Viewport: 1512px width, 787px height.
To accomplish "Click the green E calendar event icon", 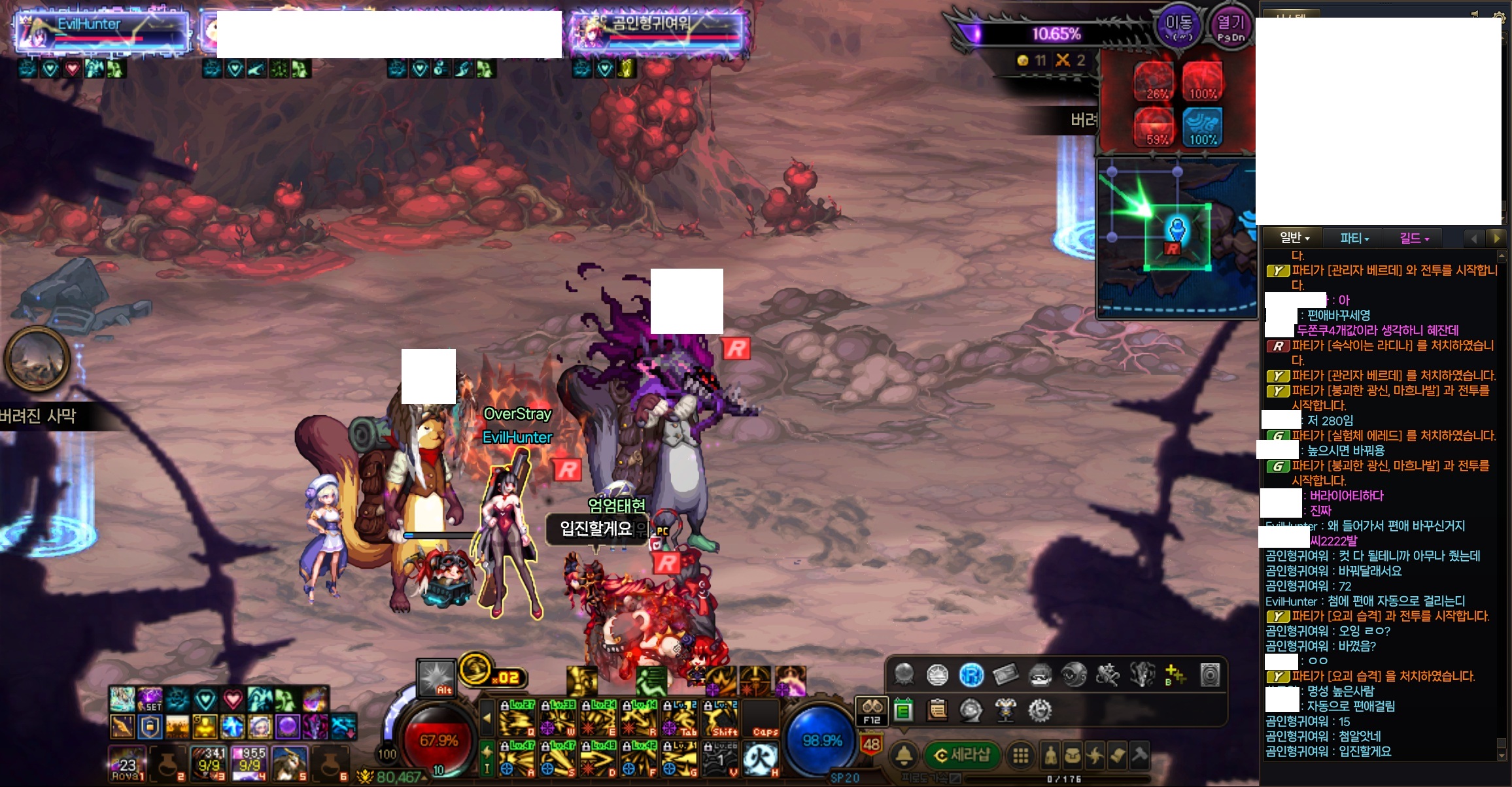I will tap(903, 710).
